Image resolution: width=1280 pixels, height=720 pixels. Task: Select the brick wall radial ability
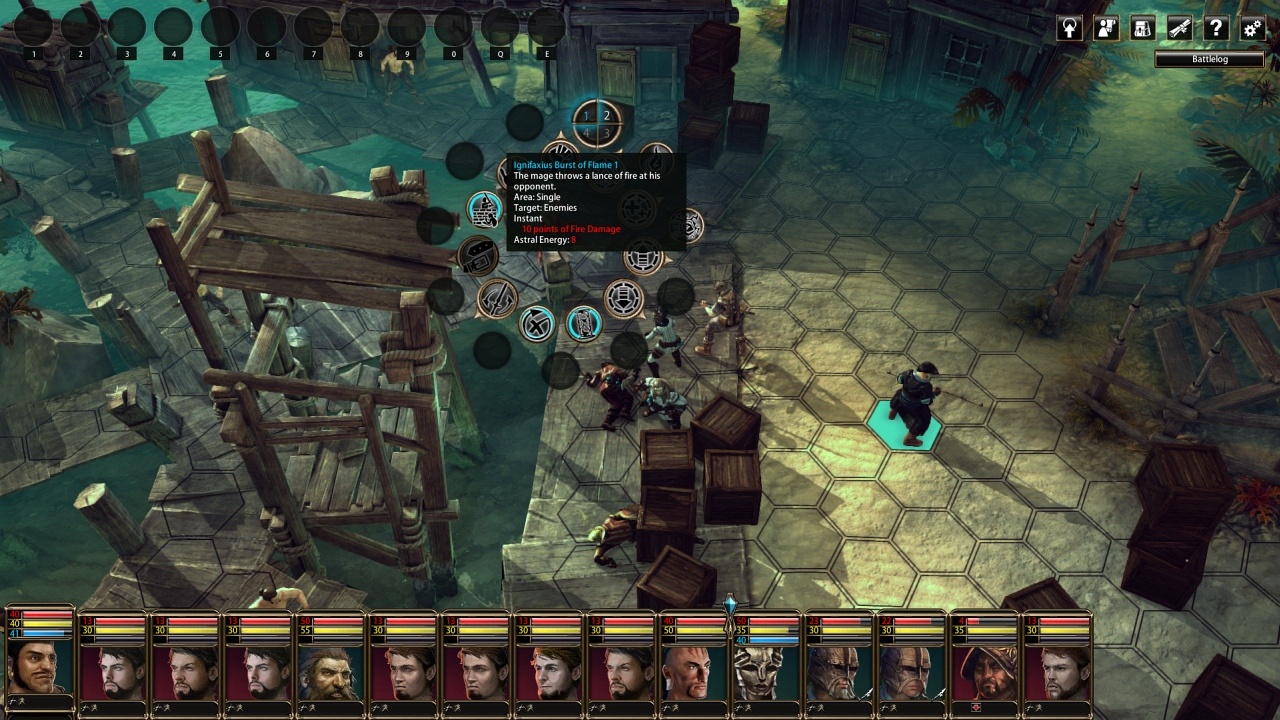tap(485, 210)
